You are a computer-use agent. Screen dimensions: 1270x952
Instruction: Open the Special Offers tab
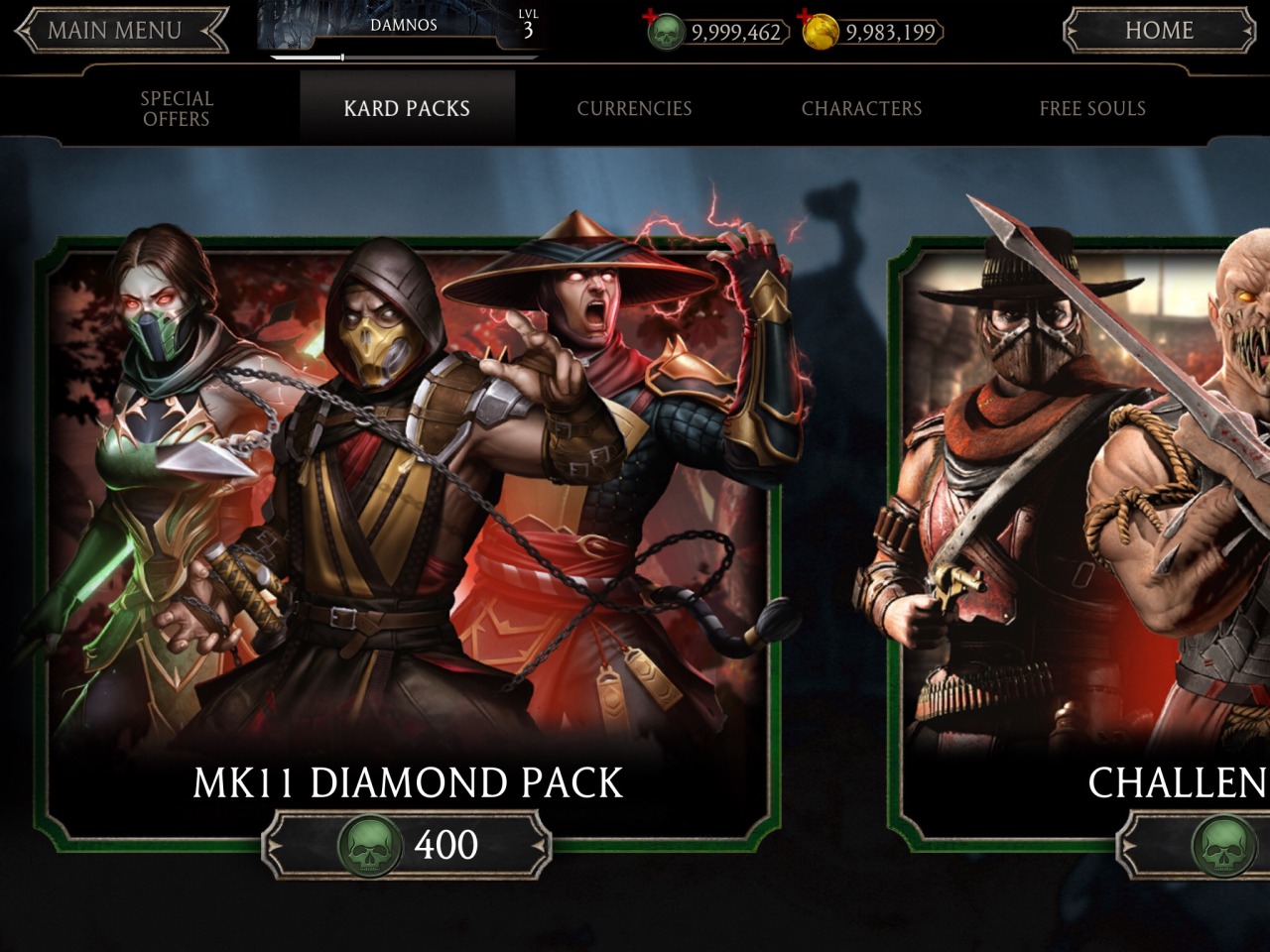[x=177, y=108]
